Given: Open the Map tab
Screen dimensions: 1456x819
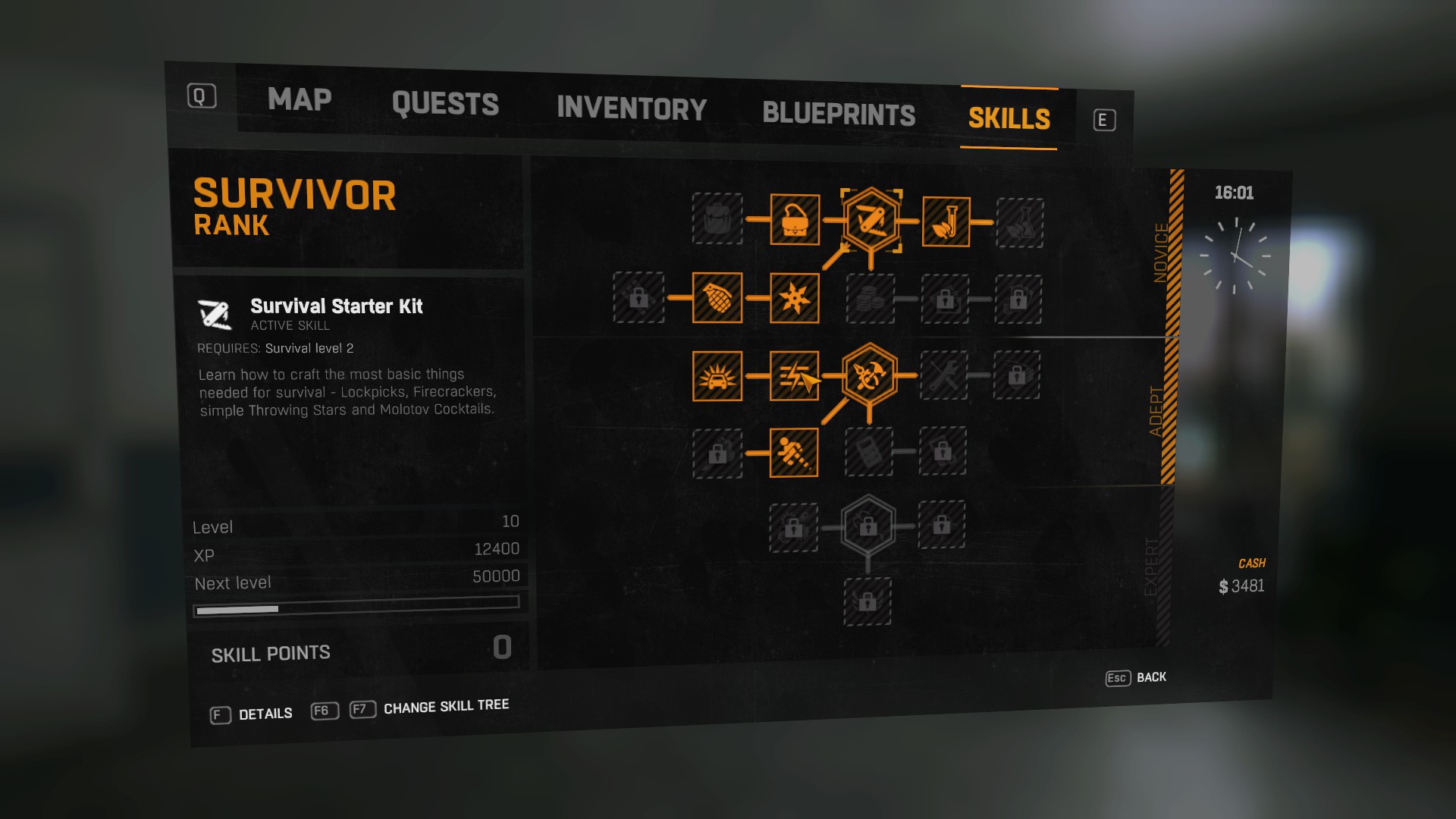Looking at the screenshot, I should 300,99.
